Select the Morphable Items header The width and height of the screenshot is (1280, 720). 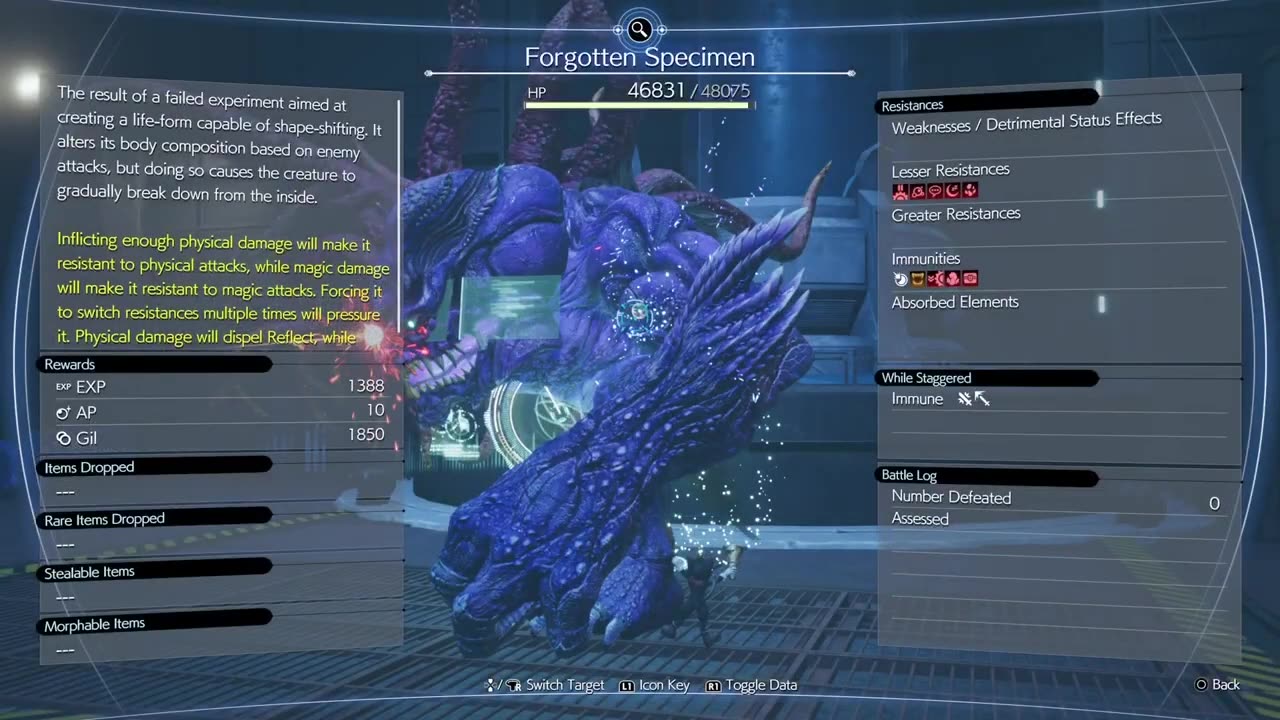[x=94, y=624]
